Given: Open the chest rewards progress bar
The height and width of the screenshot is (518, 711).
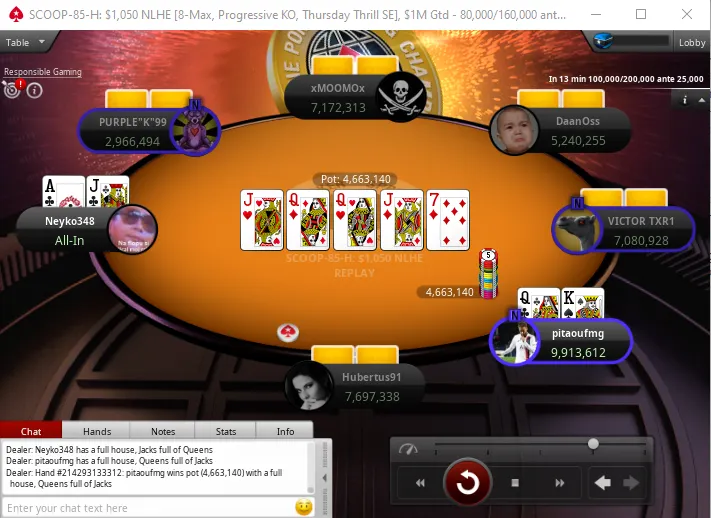Looking at the screenshot, I should pyautogui.click(x=616, y=42).
